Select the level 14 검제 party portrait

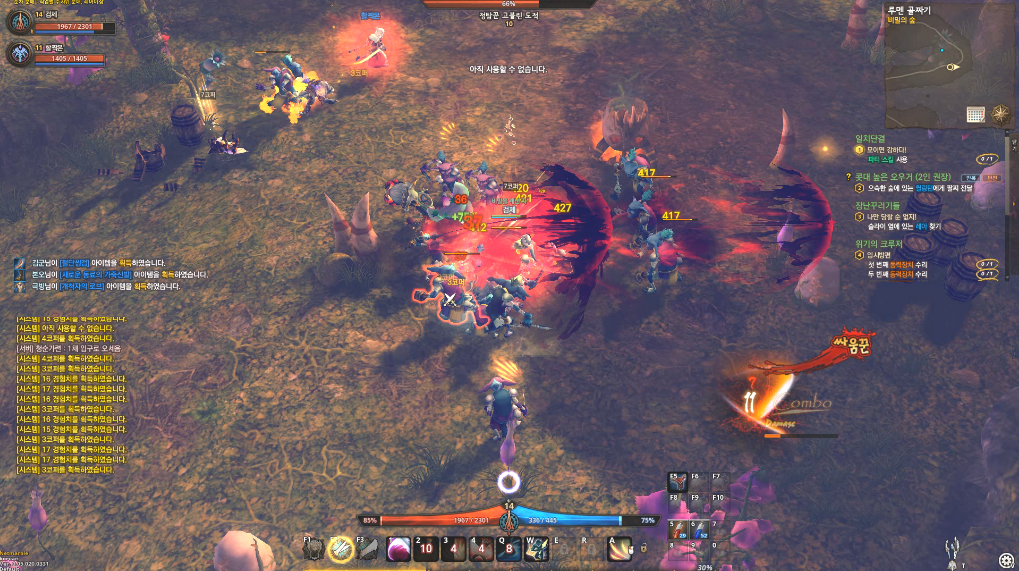(22, 23)
